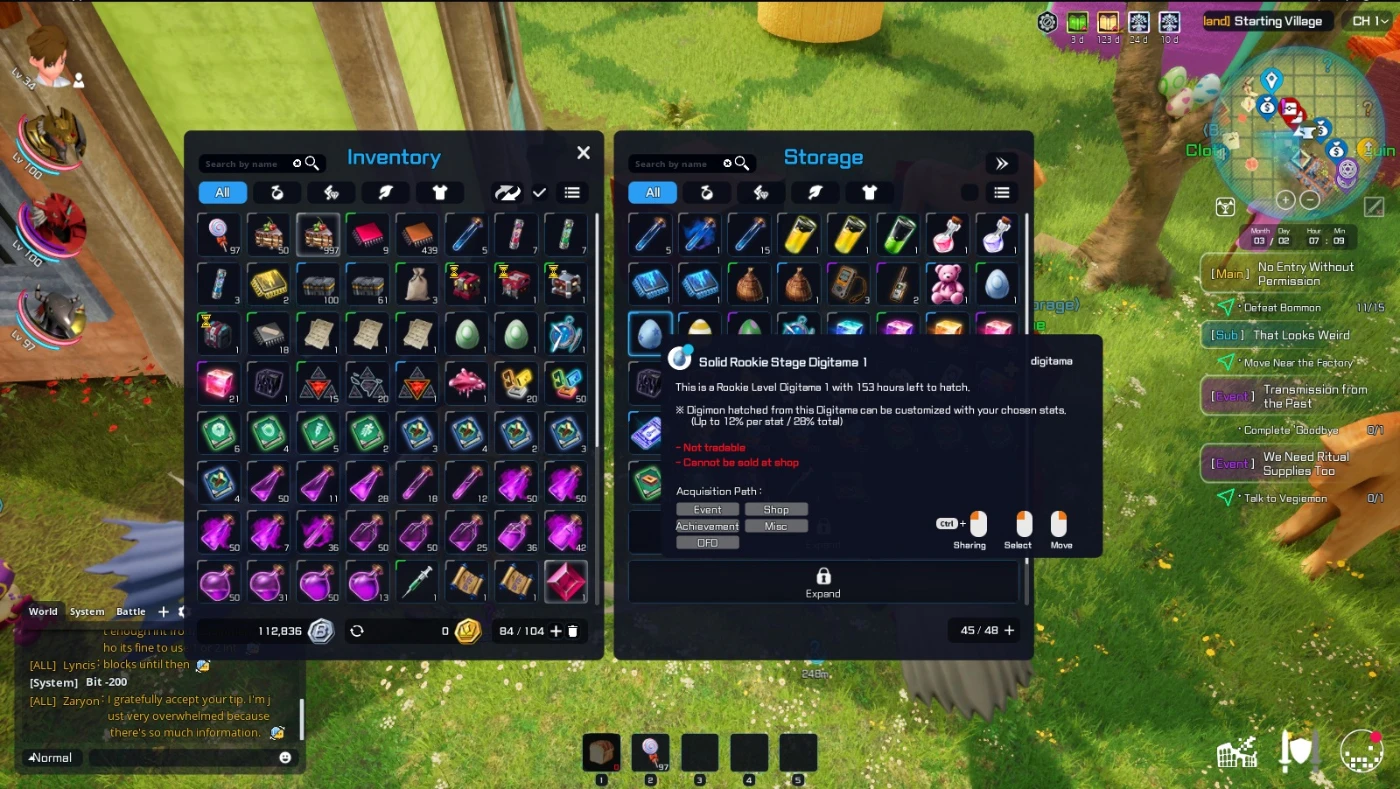Select the All tab in Inventory
This screenshot has height=789, width=1400.
coord(222,193)
